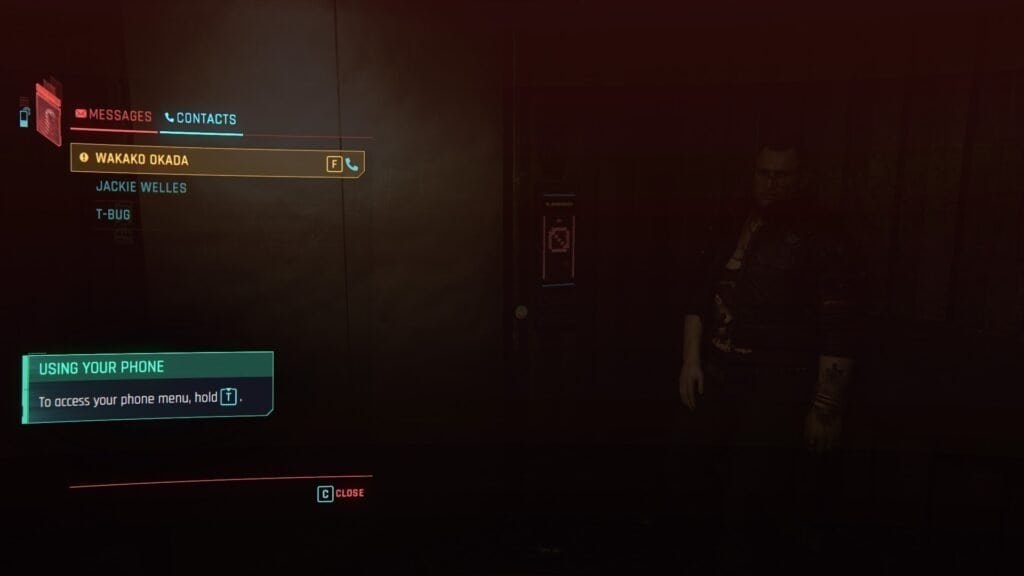Click the red phone device icon

(x=48, y=113)
